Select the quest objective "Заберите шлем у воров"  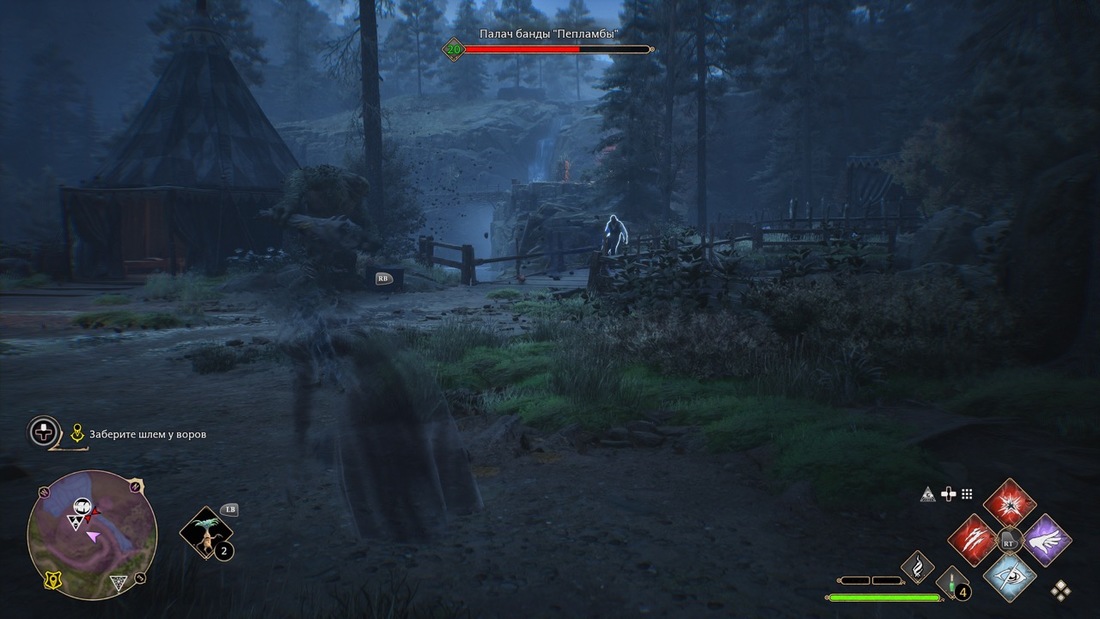click(x=148, y=434)
